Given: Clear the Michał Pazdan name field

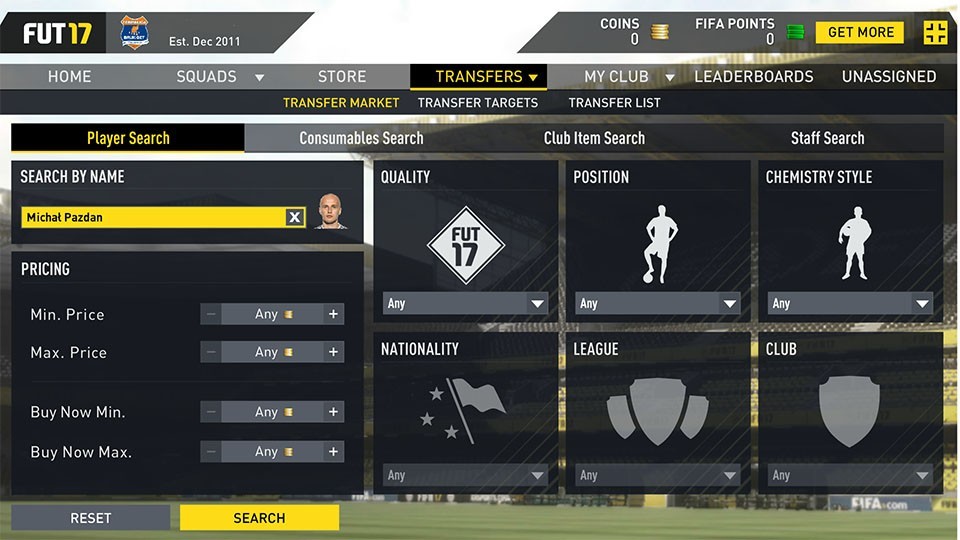Looking at the screenshot, I should click(295, 217).
